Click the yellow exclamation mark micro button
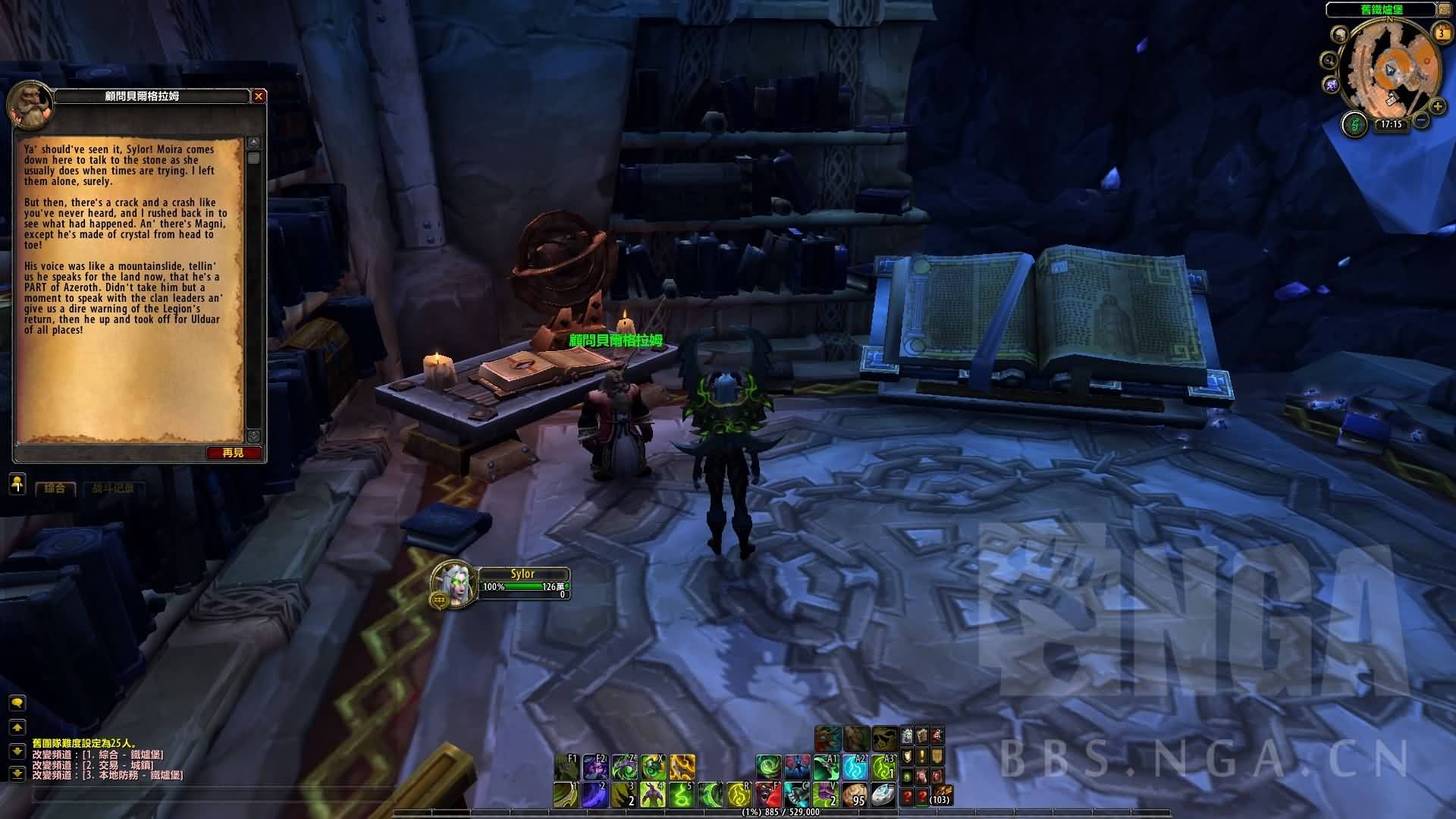Image resolution: width=1456 pixels, height=819 pixels. [x=922, y=756]
